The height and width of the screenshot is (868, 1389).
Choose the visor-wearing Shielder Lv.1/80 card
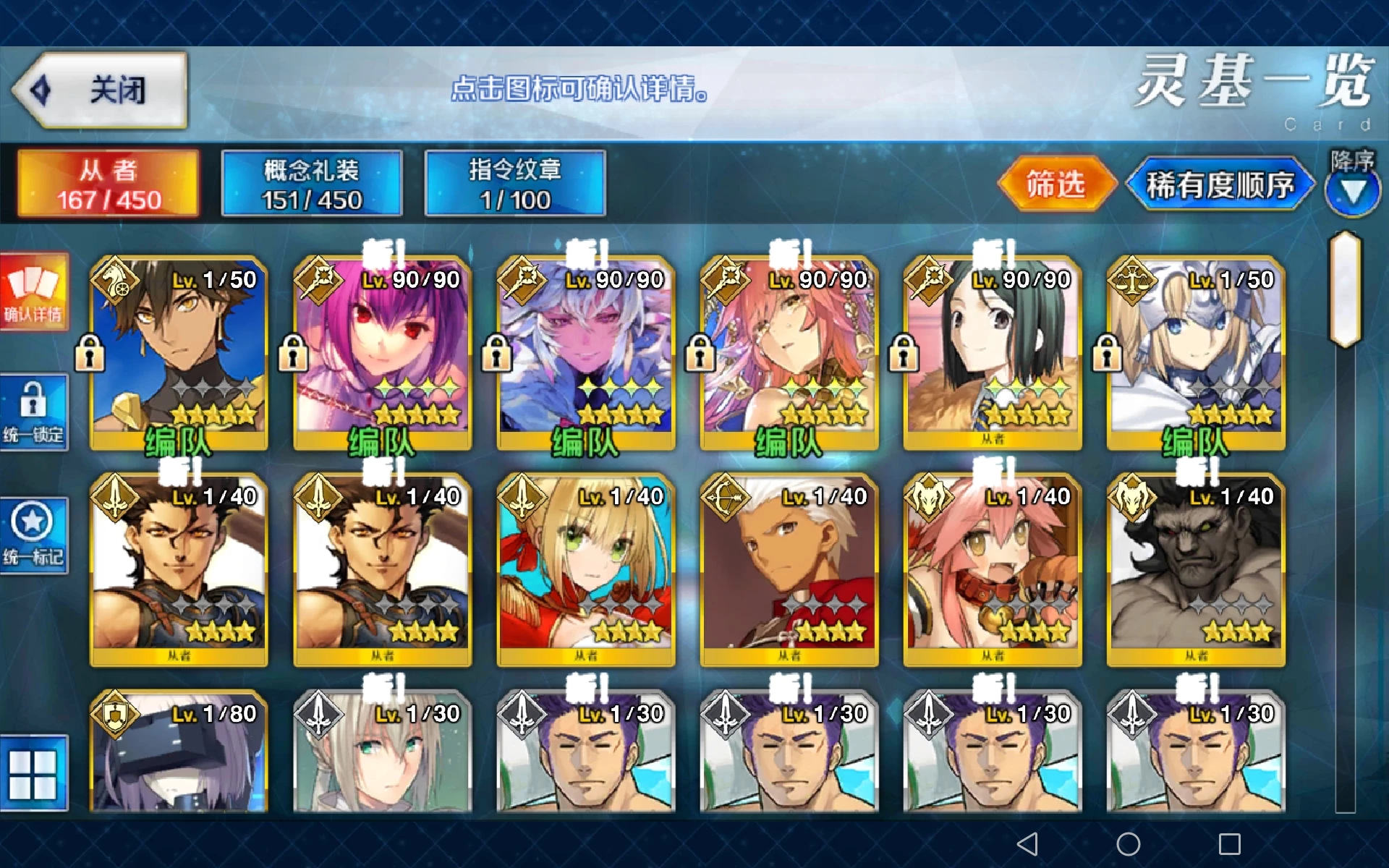click(x=179, y=752)
